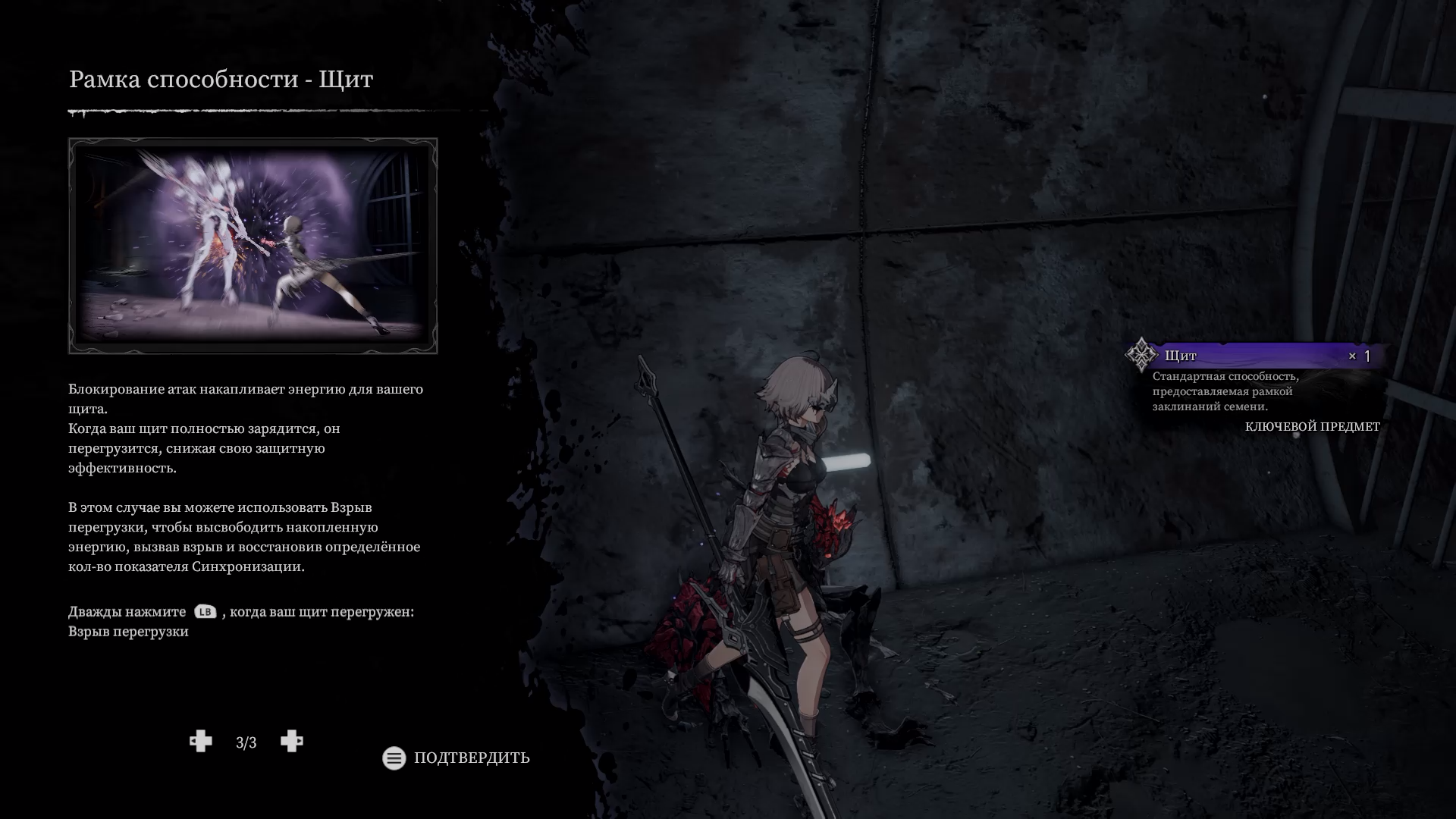1456x819 pixels.
Task: Select the shield ability tutorial preview image
Action: pyautogui.click(x=253, y=246)
